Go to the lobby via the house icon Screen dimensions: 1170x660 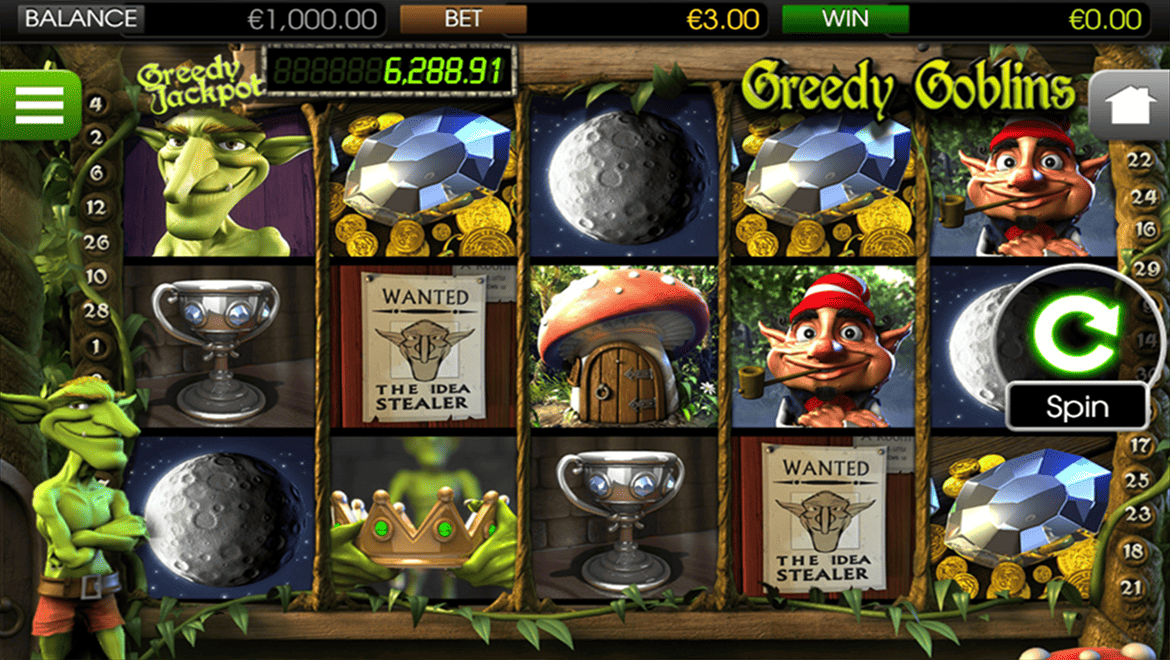coord(1129,106)
